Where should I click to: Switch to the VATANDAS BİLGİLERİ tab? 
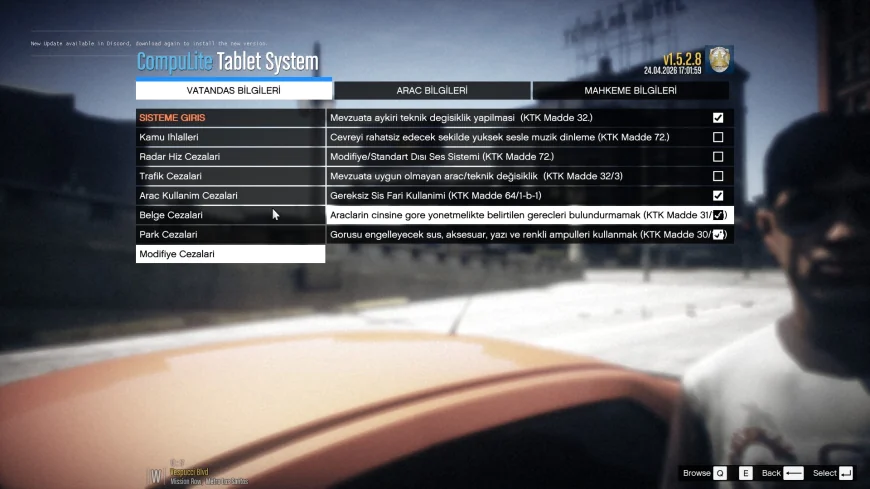[233, 91]
